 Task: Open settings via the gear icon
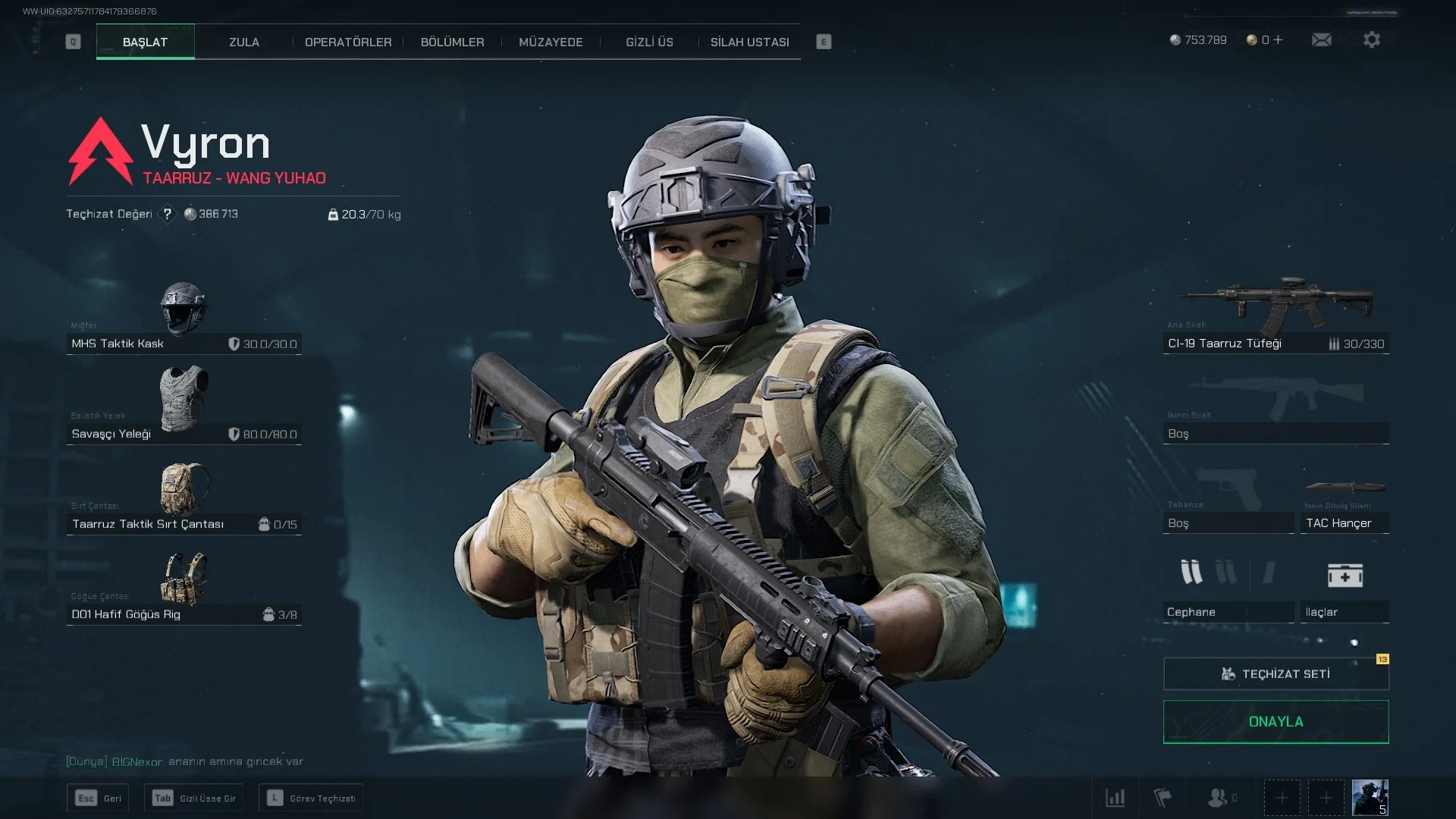coord(1372,40)
